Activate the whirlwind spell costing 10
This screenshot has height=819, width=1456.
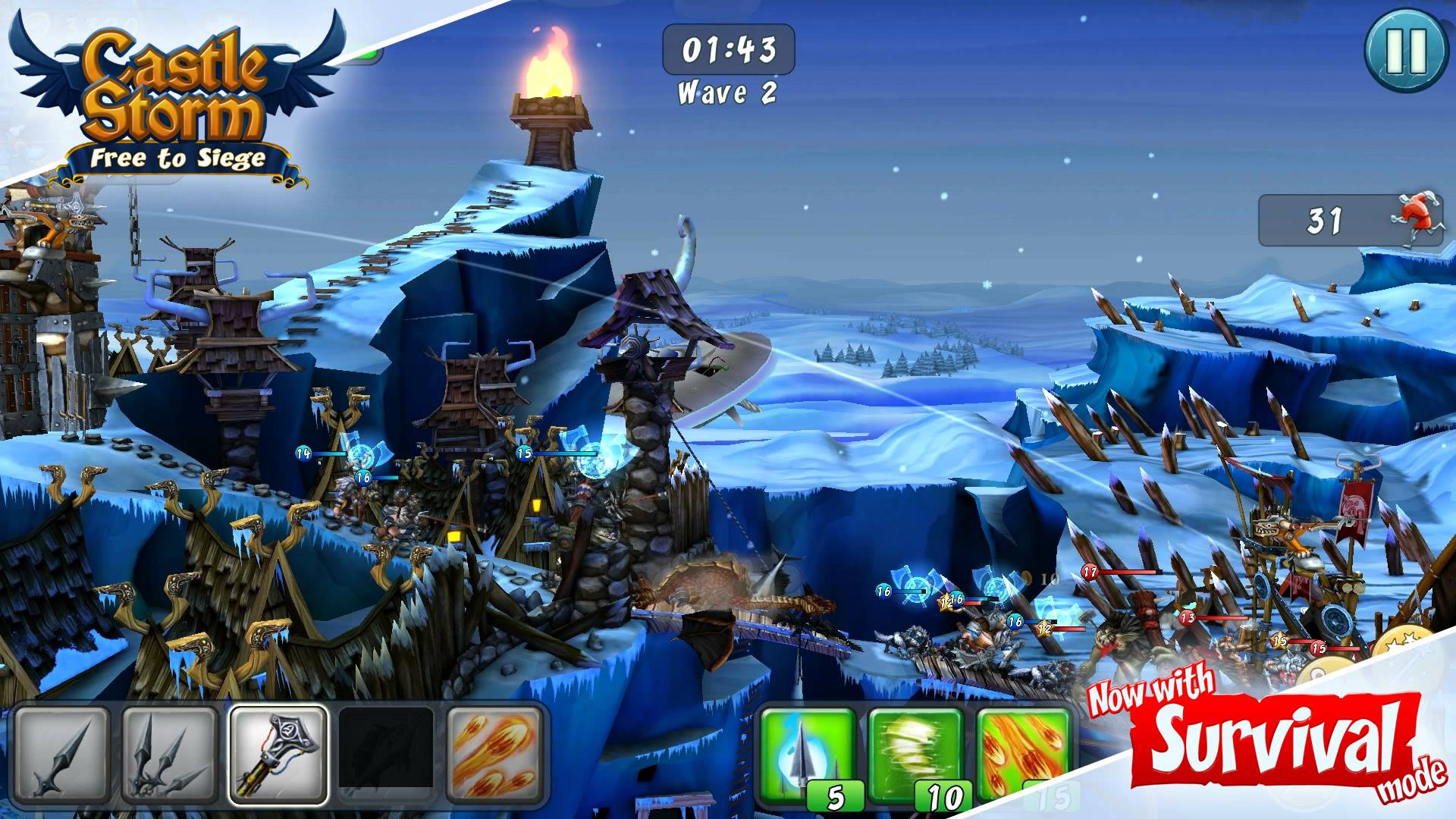(916, 755)
